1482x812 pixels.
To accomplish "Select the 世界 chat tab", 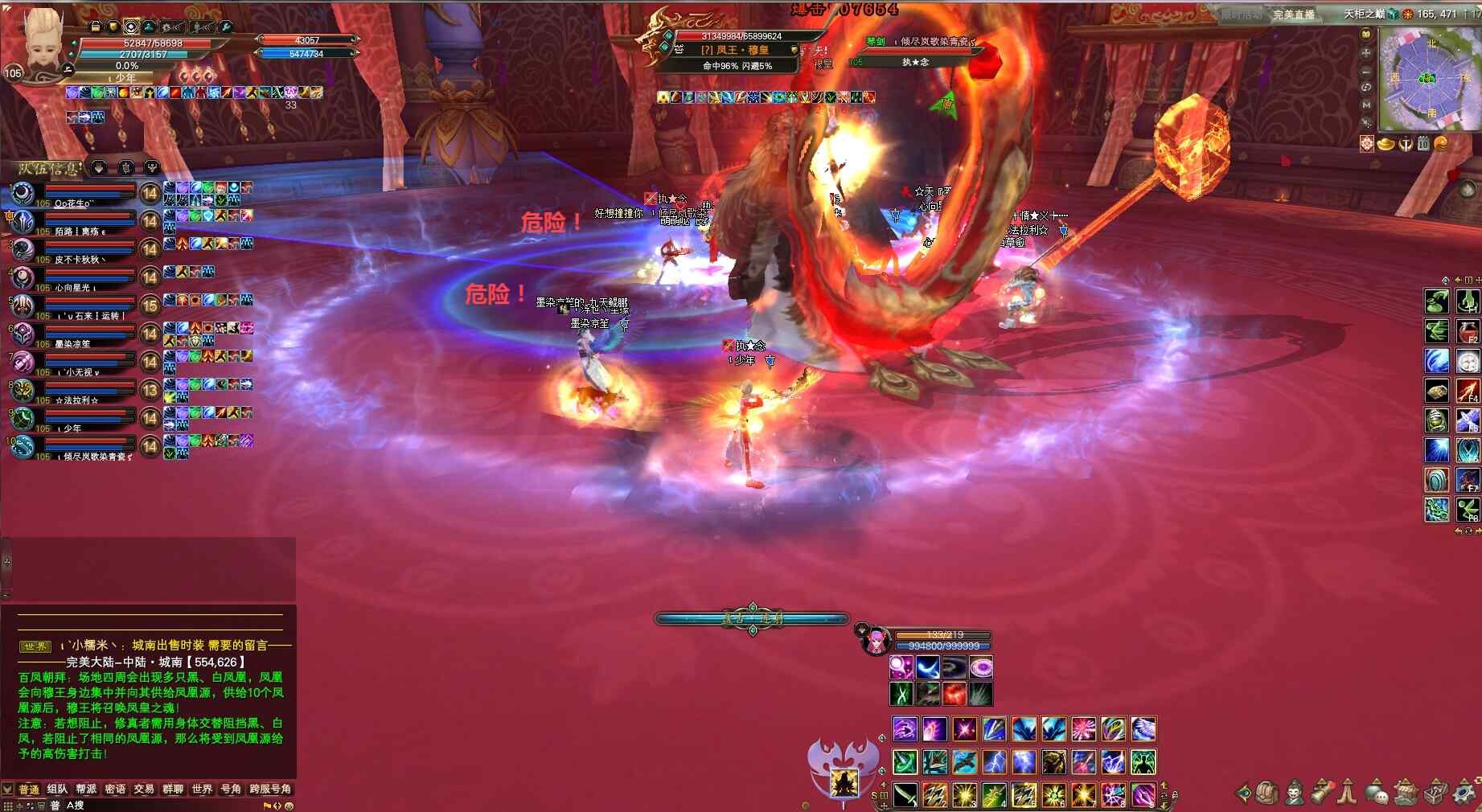I will pyautogui.click(x=202, y=789).
